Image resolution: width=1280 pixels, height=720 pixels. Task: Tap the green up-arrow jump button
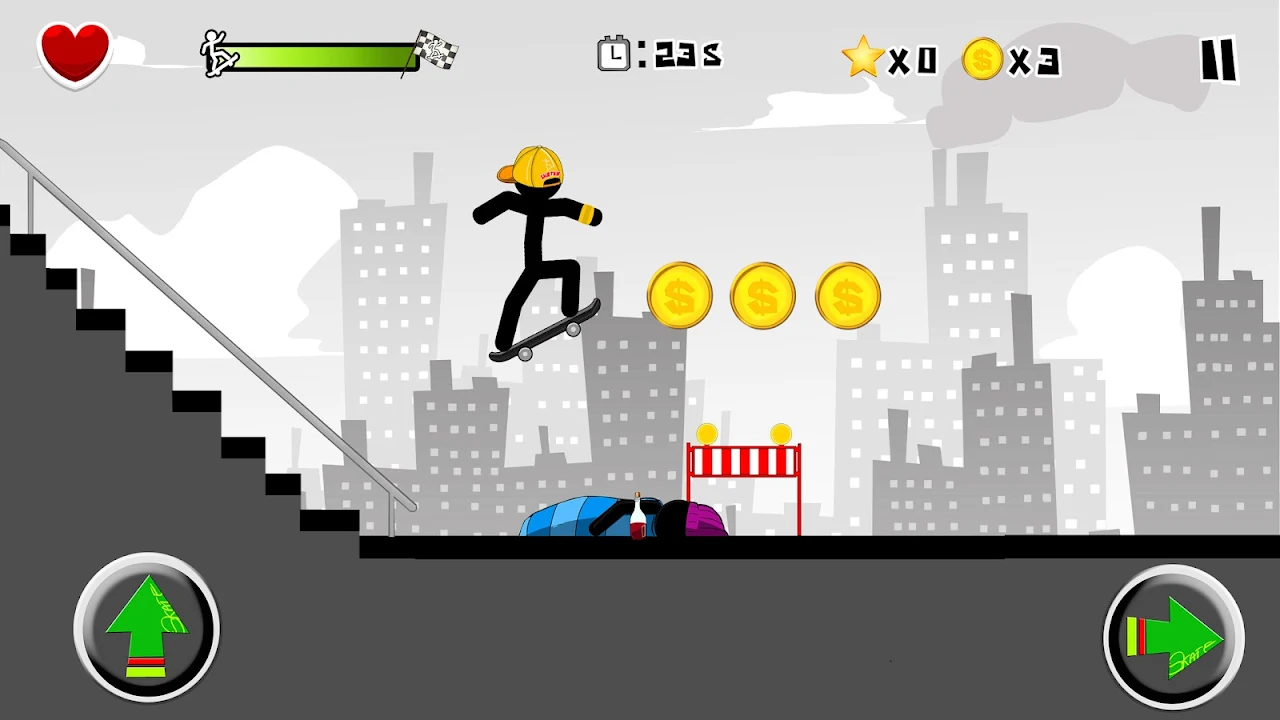pos(146,629)
